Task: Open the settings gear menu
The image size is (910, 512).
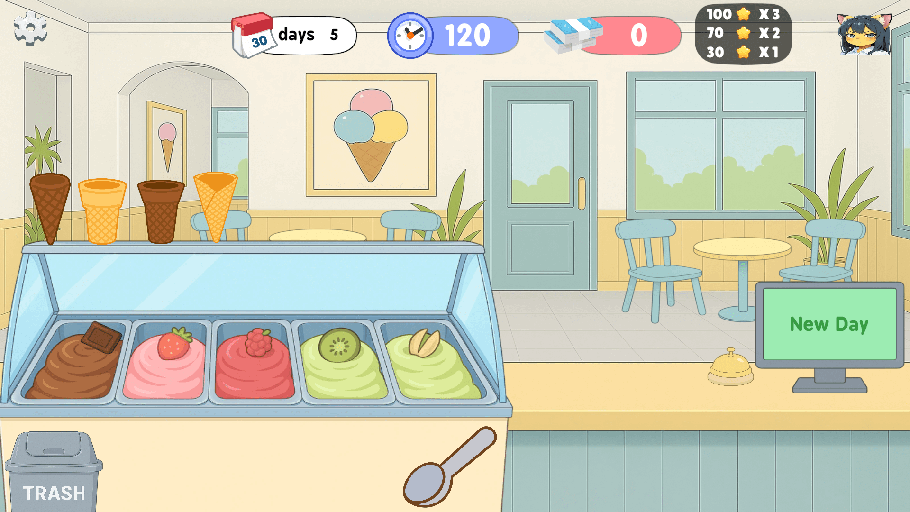Action: pyautogui.click(x=31, y=30)
